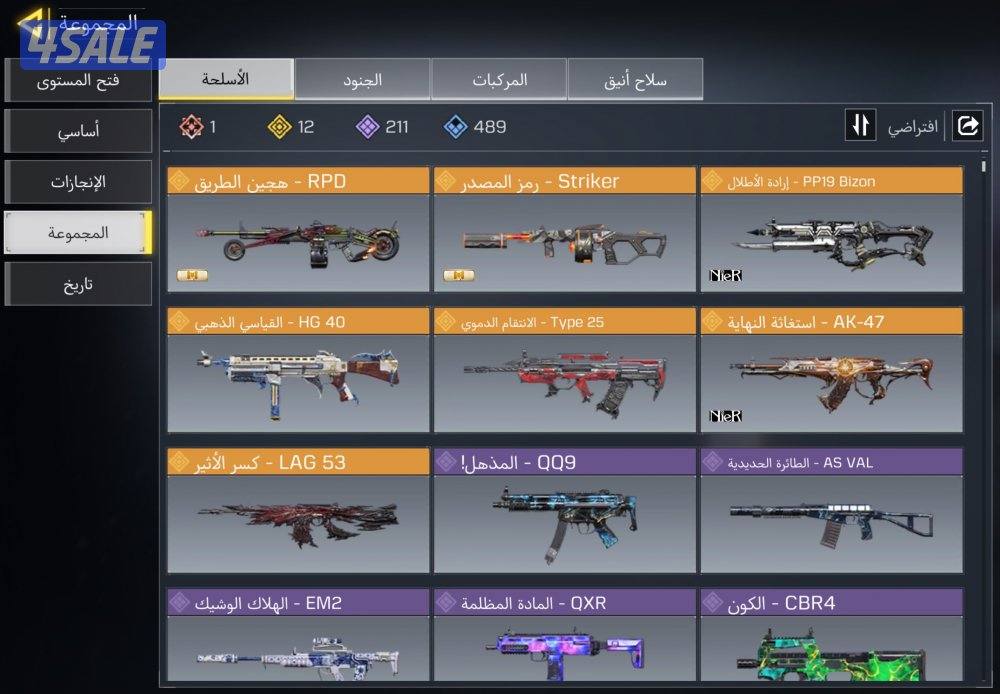Select فتح المستوى in the side menu
Image resolution: width=1000 pixels, height=694 pixels.
78,80
